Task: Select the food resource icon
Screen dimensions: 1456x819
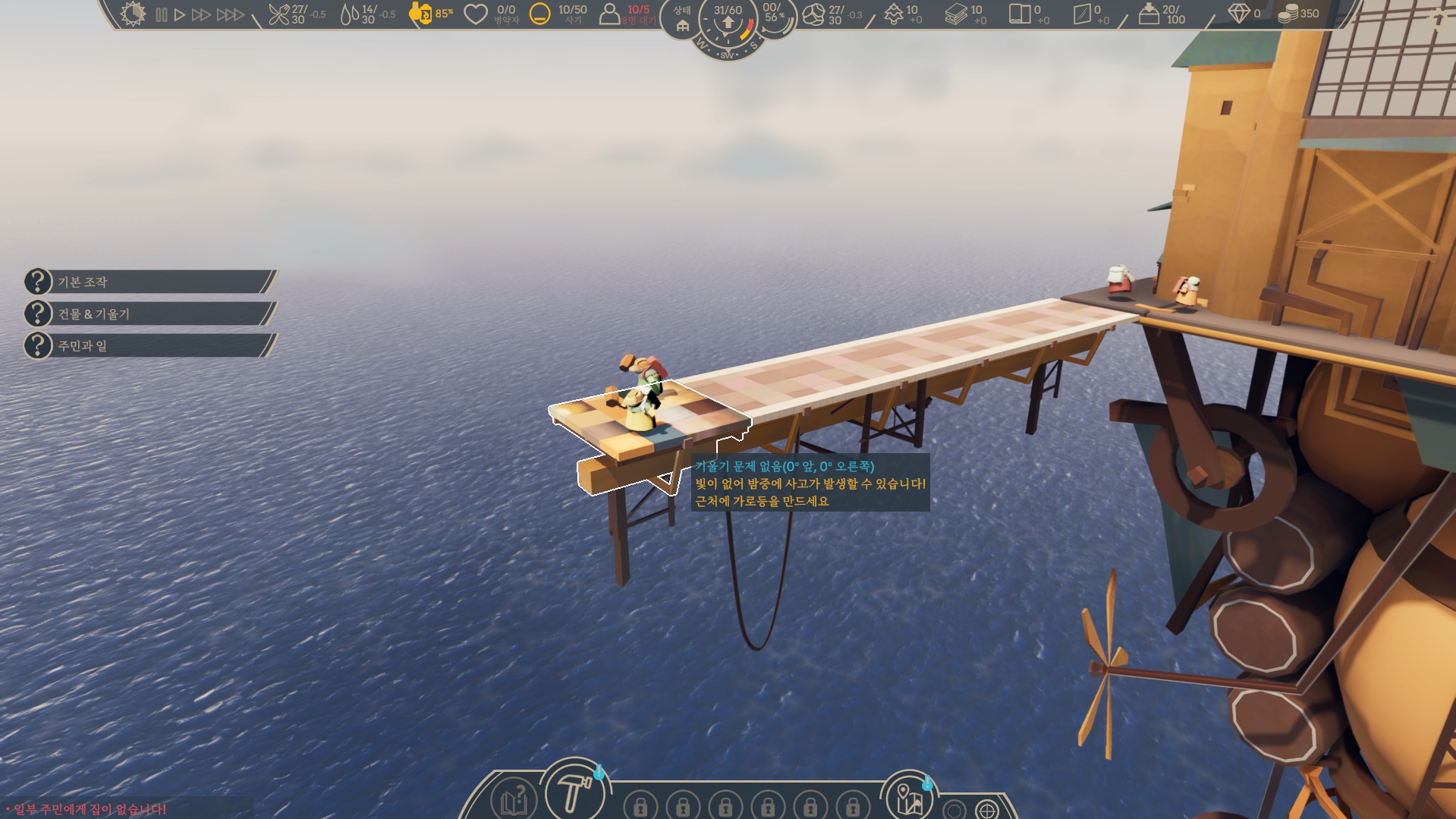Action: [279, 14]
